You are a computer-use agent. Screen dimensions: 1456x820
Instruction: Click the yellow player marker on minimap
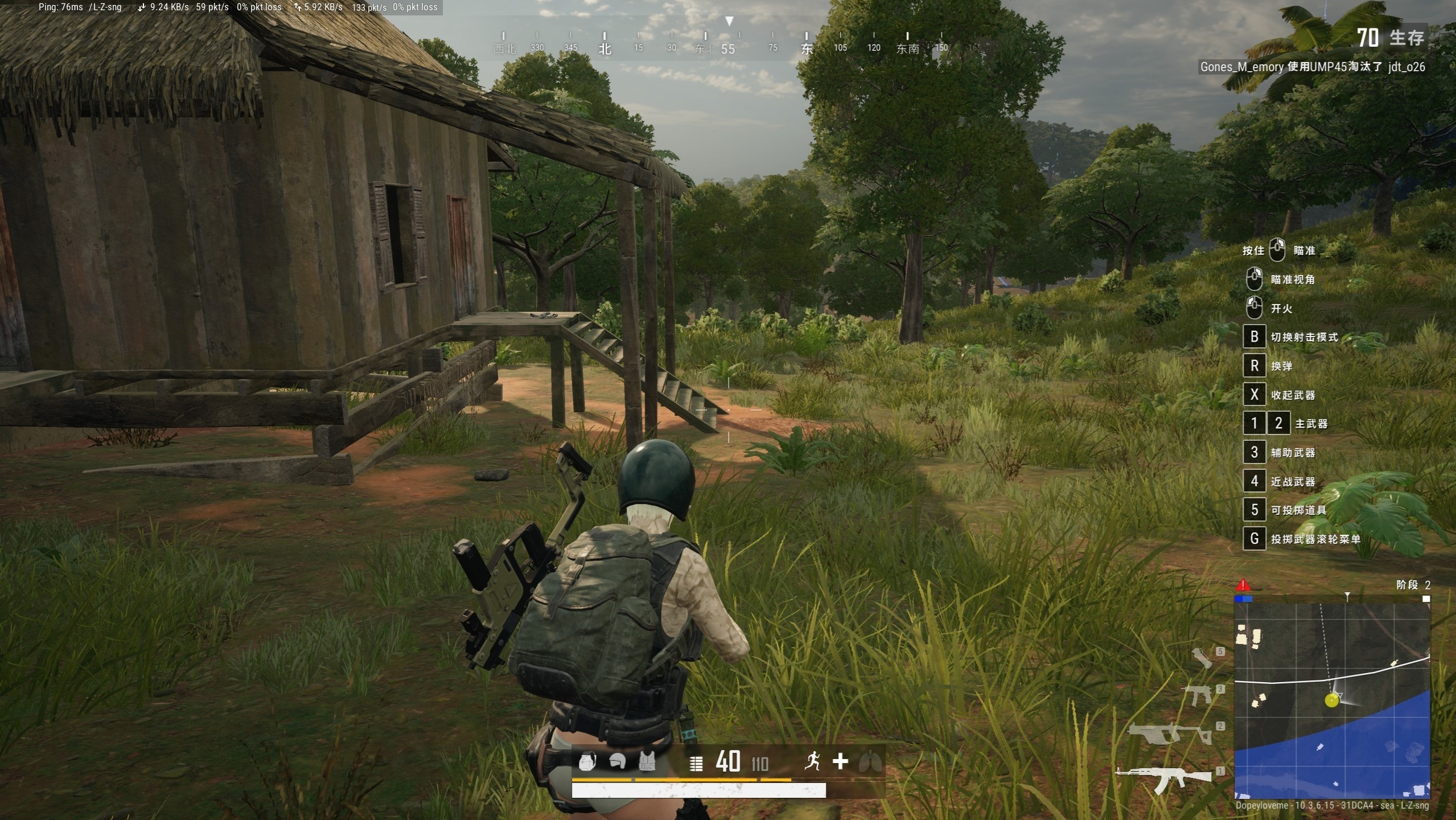click(1331, 700)
